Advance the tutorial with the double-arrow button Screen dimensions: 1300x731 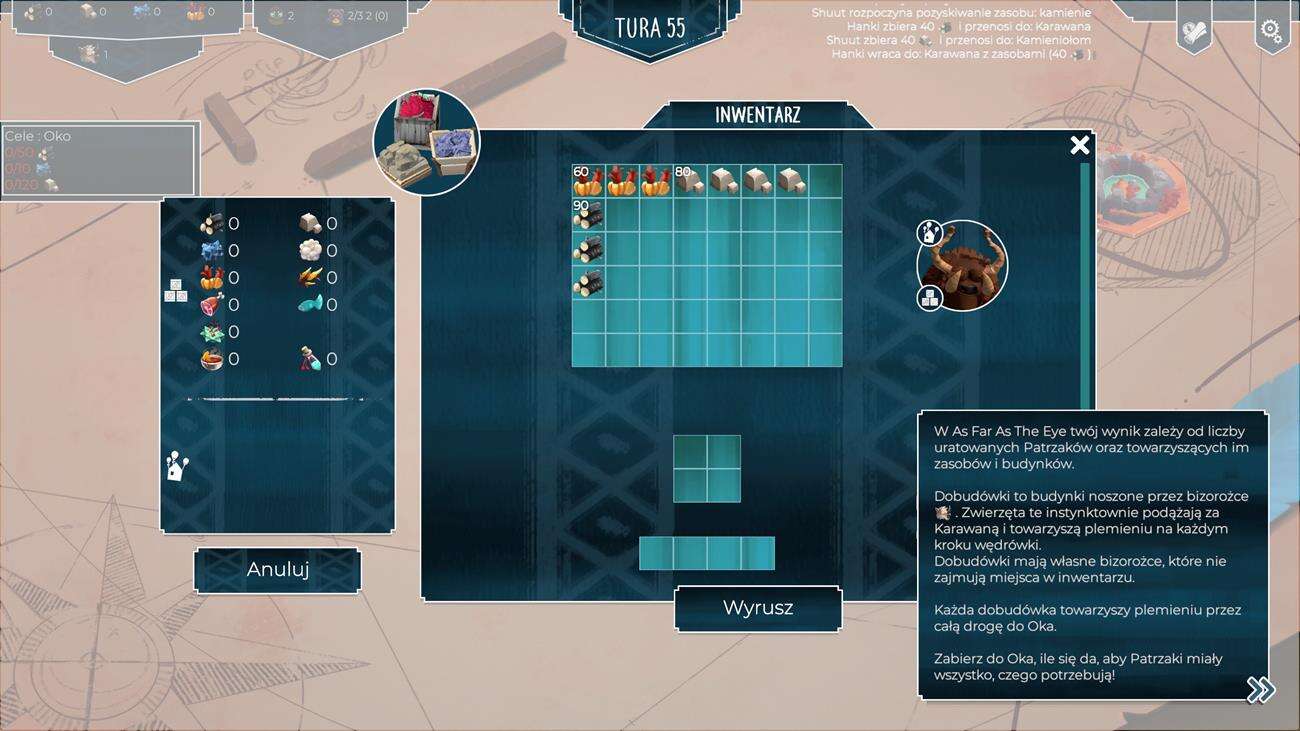(1260, 689)
